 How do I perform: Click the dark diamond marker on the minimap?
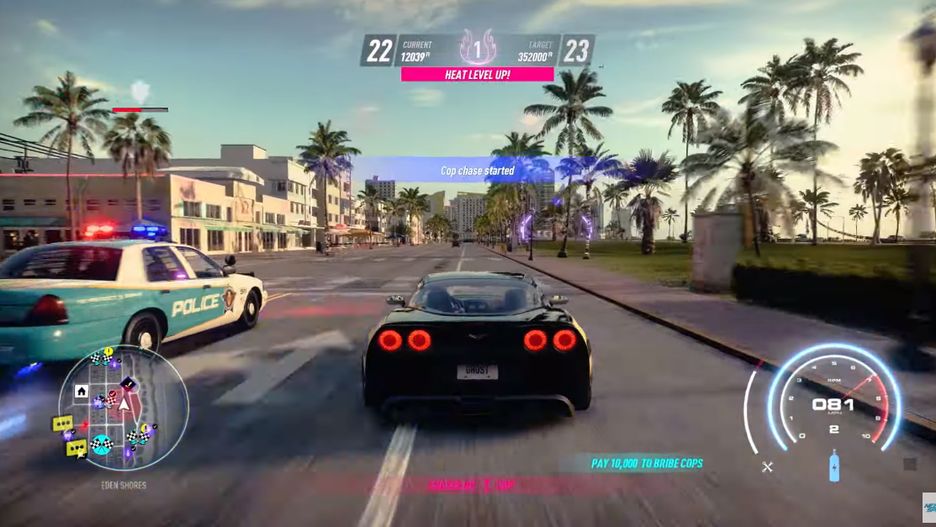[127, 383]
